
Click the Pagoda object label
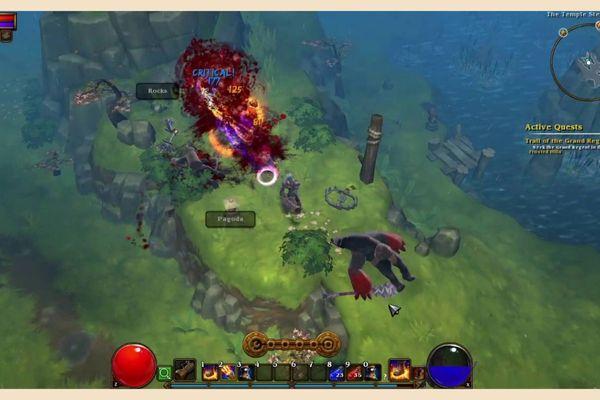[230, 219]
